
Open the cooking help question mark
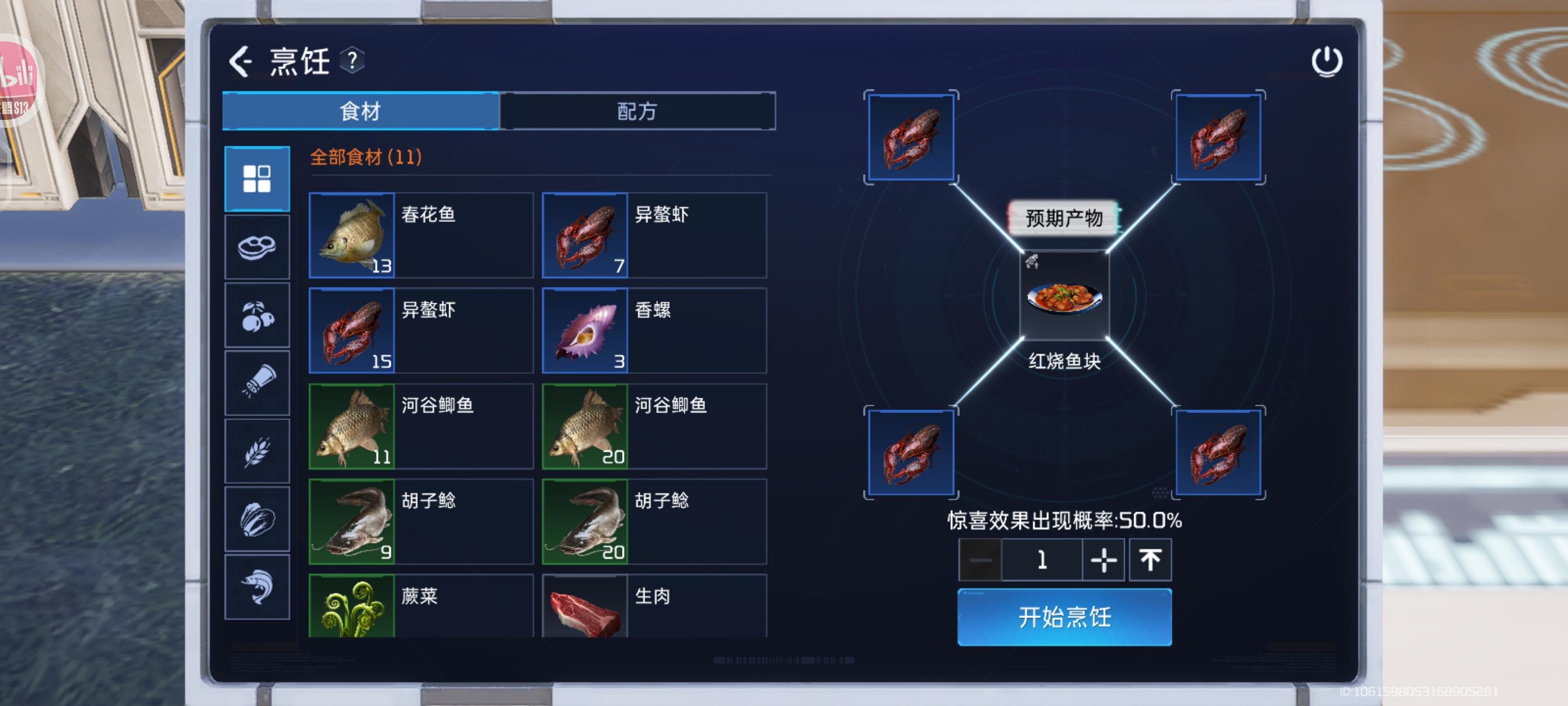click(x=352, y=61)
